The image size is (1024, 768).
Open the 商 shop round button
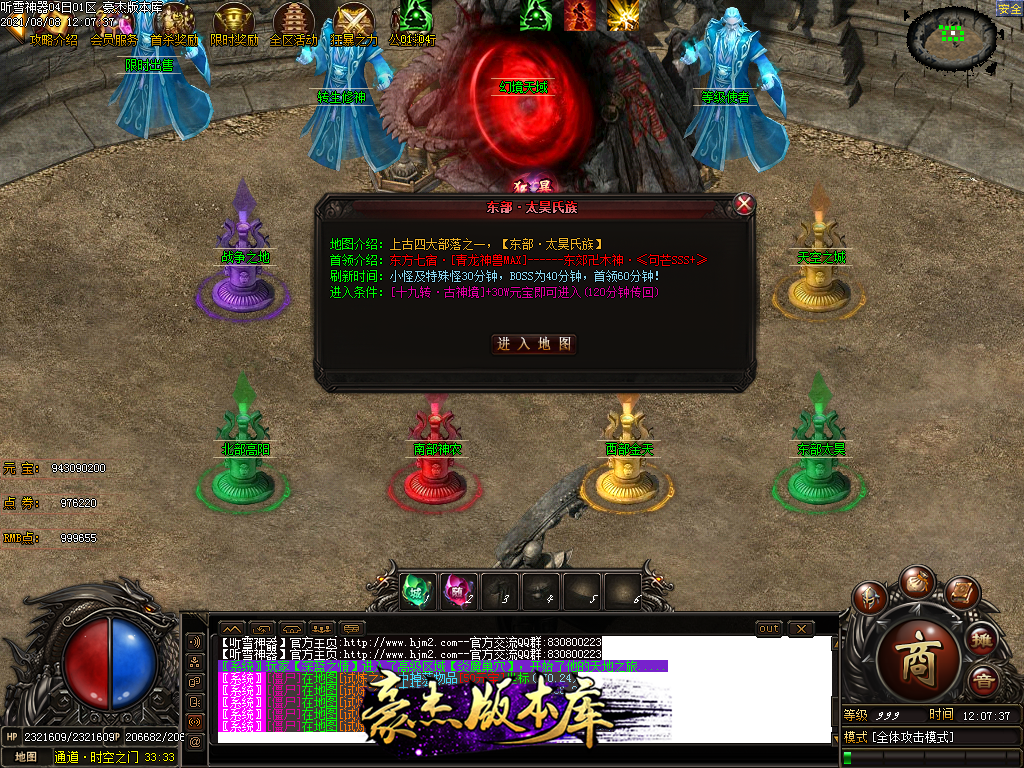918,656
